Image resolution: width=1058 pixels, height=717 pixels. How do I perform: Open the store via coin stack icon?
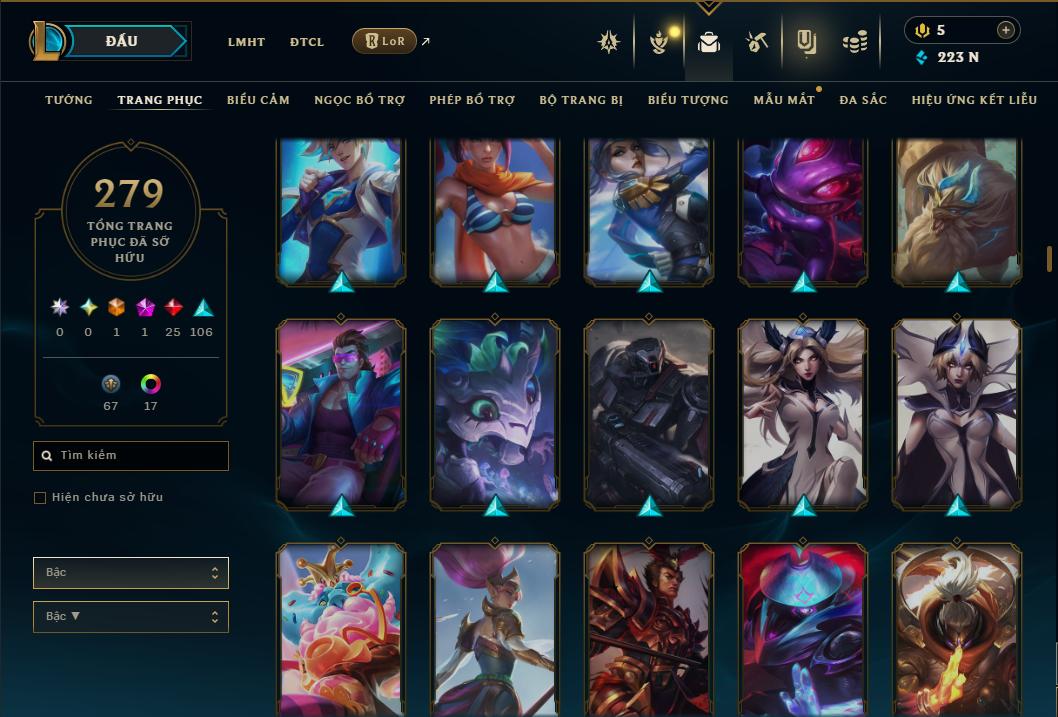pos(855,42)
